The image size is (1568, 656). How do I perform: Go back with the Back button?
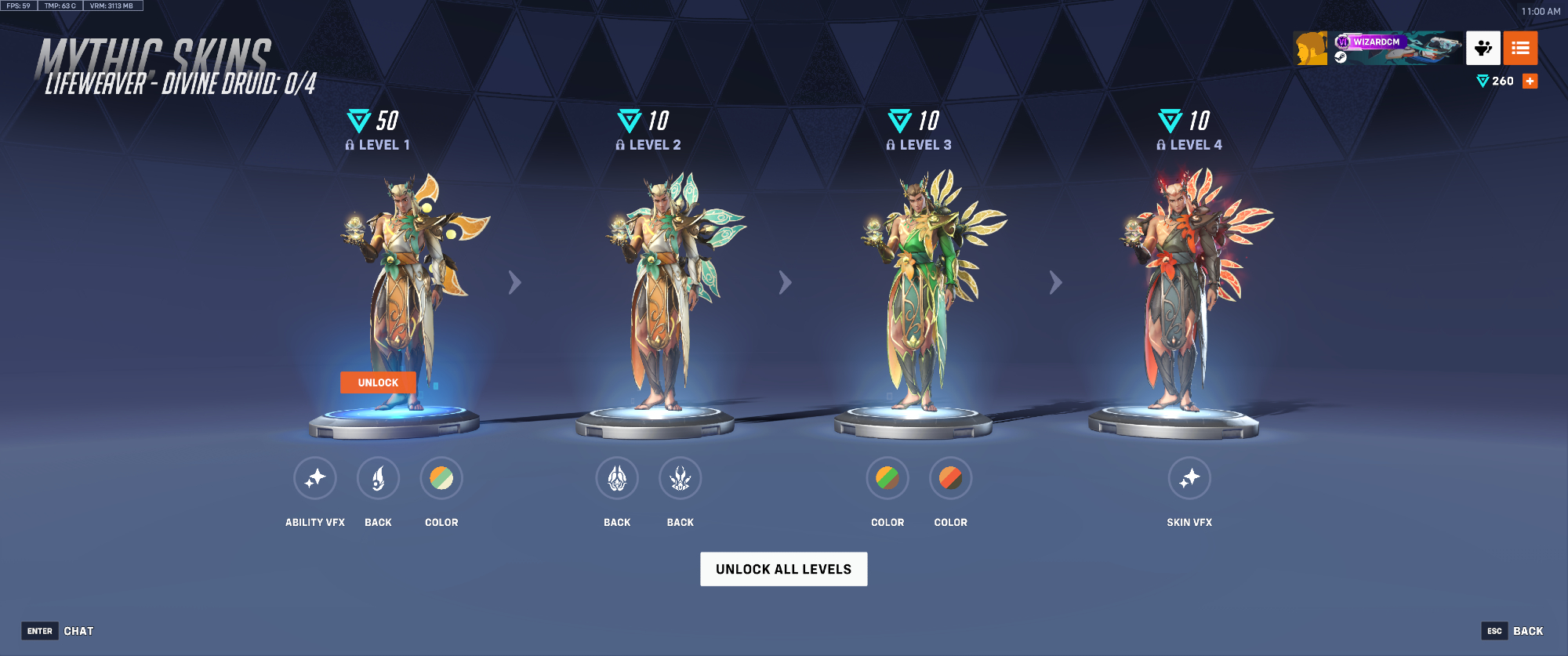pos(1512,631)
